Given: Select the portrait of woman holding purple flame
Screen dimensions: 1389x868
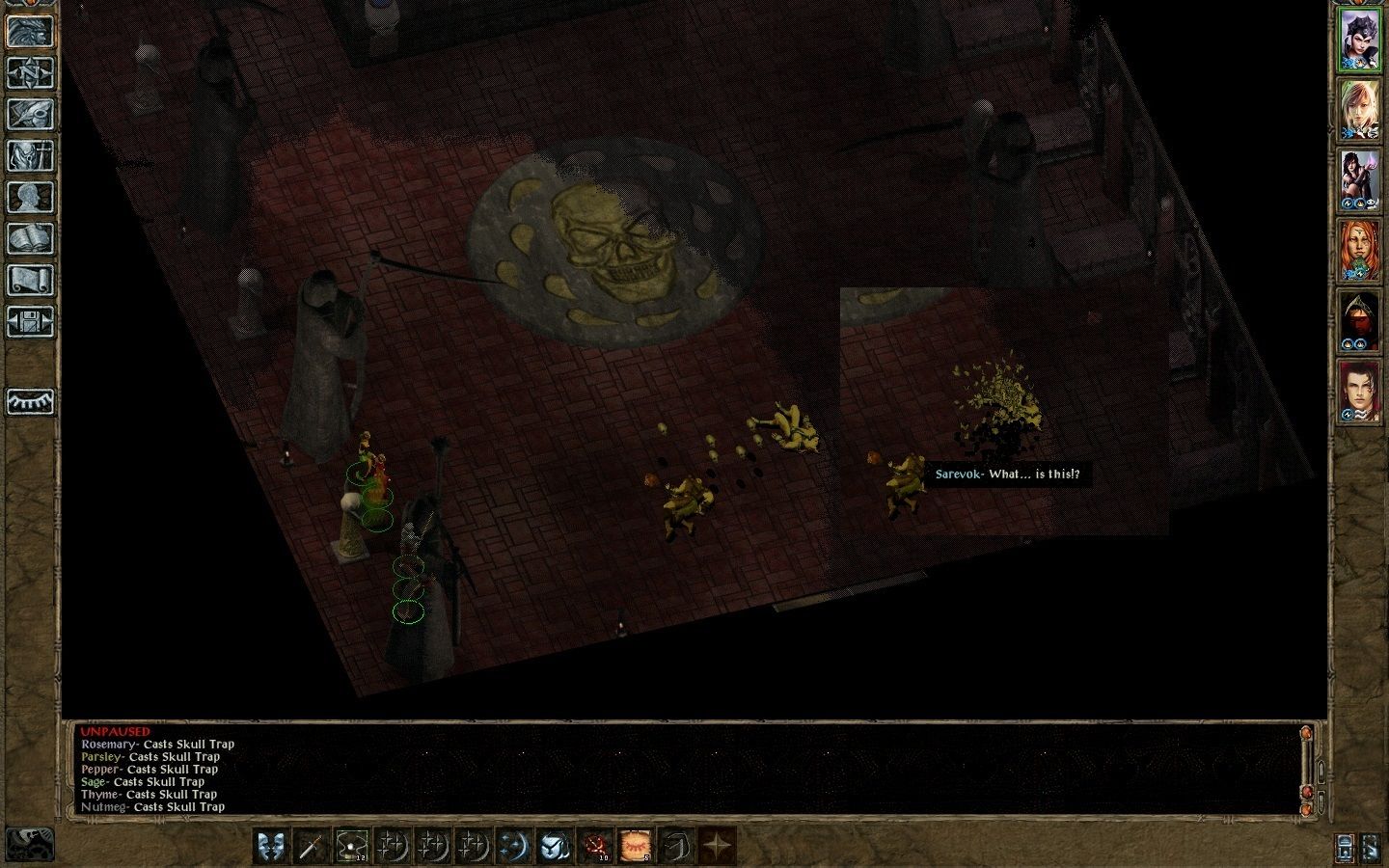Looking at the screenshot, I should click(x=1360, y=180).
